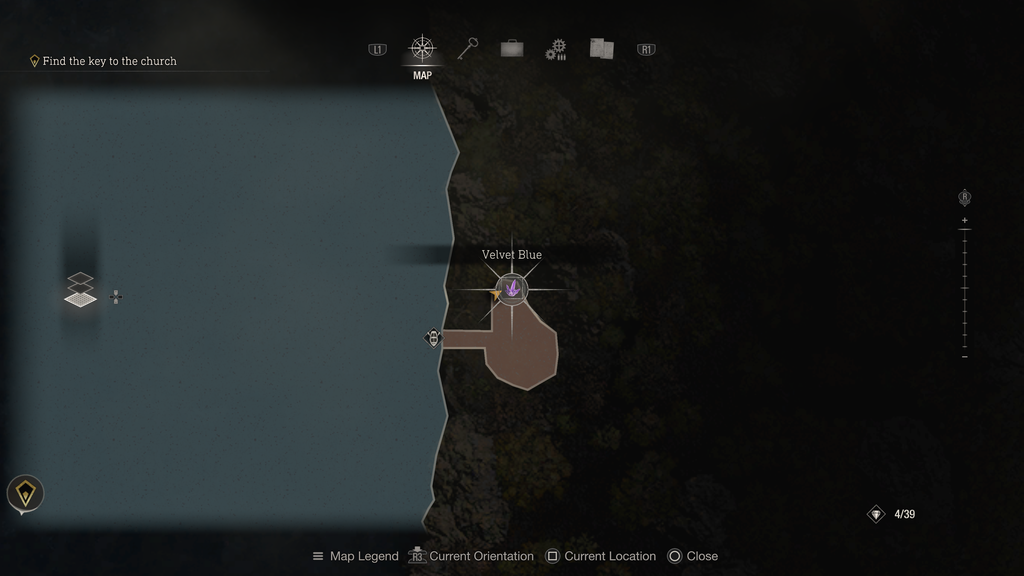The image size is (1024, 576).
Task: Select Current Orientation option
Action: (471, 556)
